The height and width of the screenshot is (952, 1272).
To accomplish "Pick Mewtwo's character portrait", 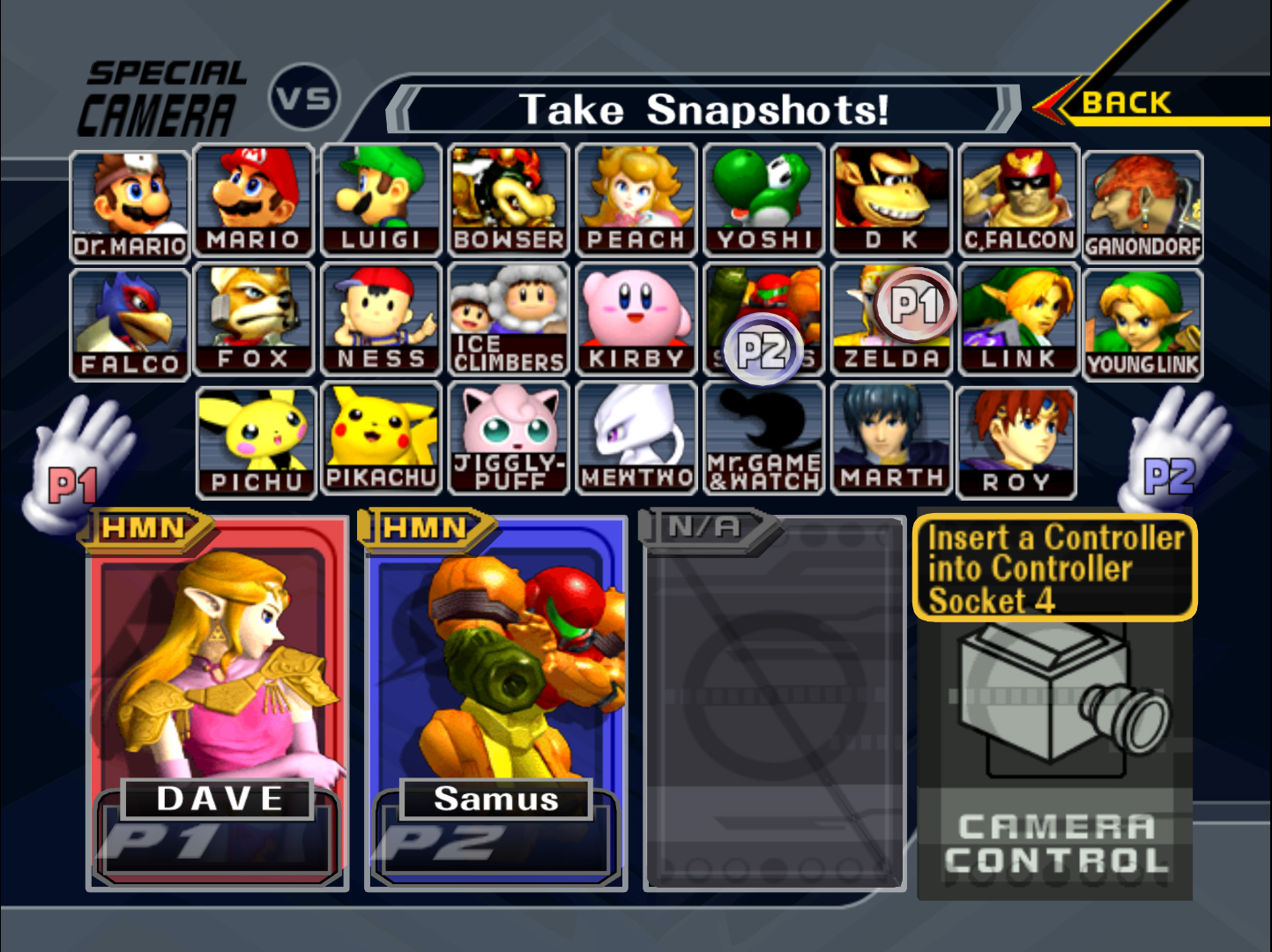I will pyautogui.click(x=636, y=438).
